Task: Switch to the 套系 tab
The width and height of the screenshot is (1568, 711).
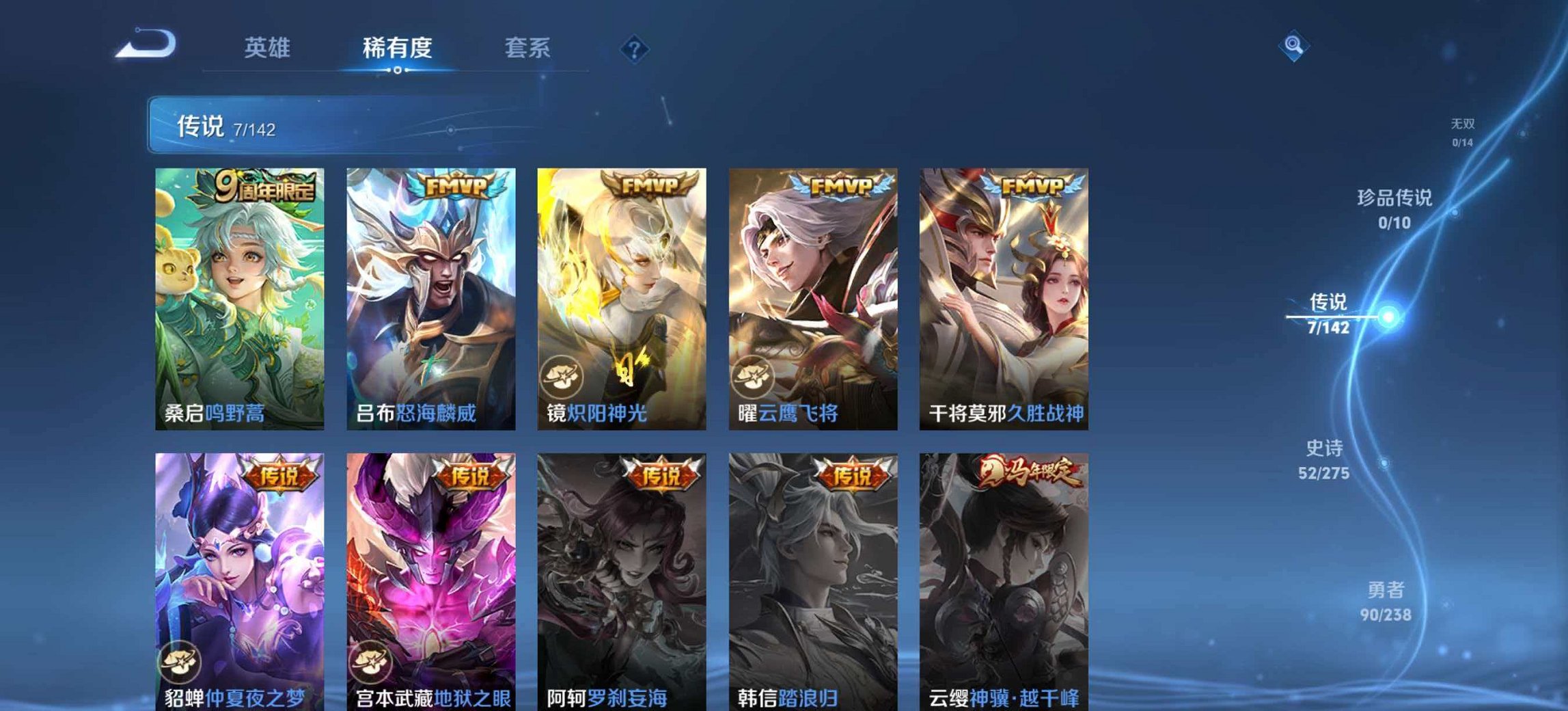Action: (527, 47)
